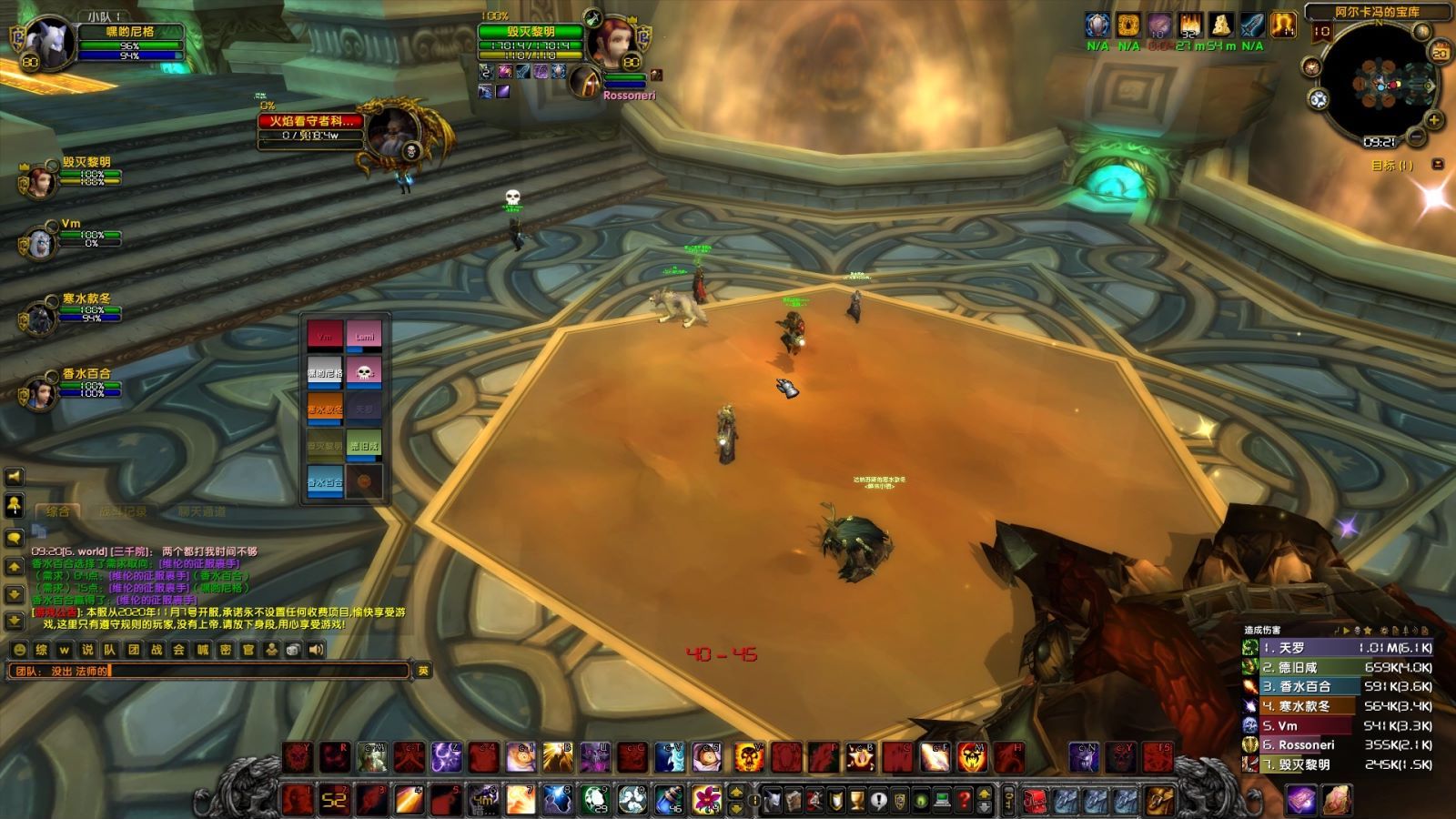Select the 团 raid chat channel button
This screenshot has width=1456, height=819.
134,650
